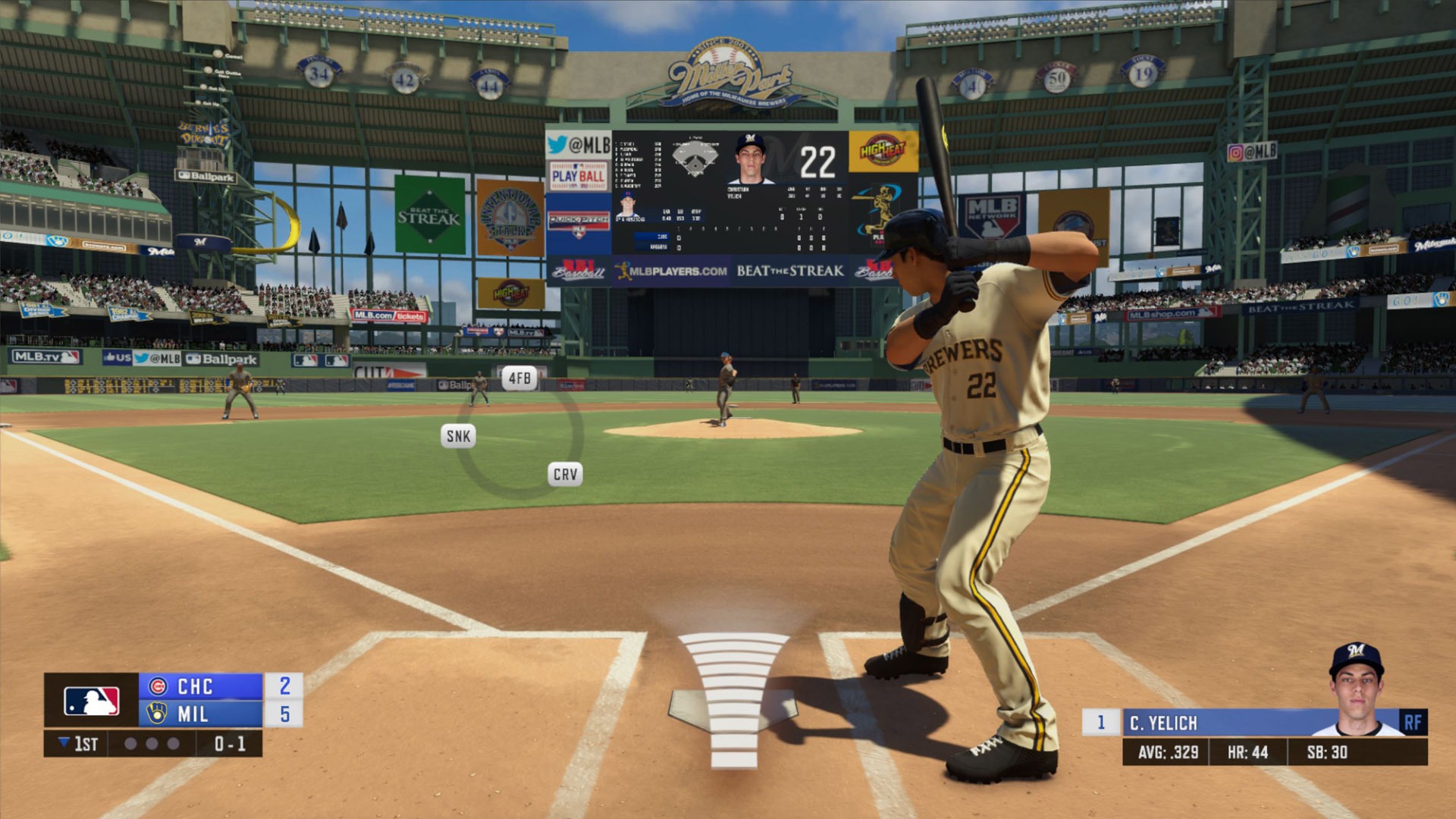Click the first base-runner dot indicator

coord(132,743)
